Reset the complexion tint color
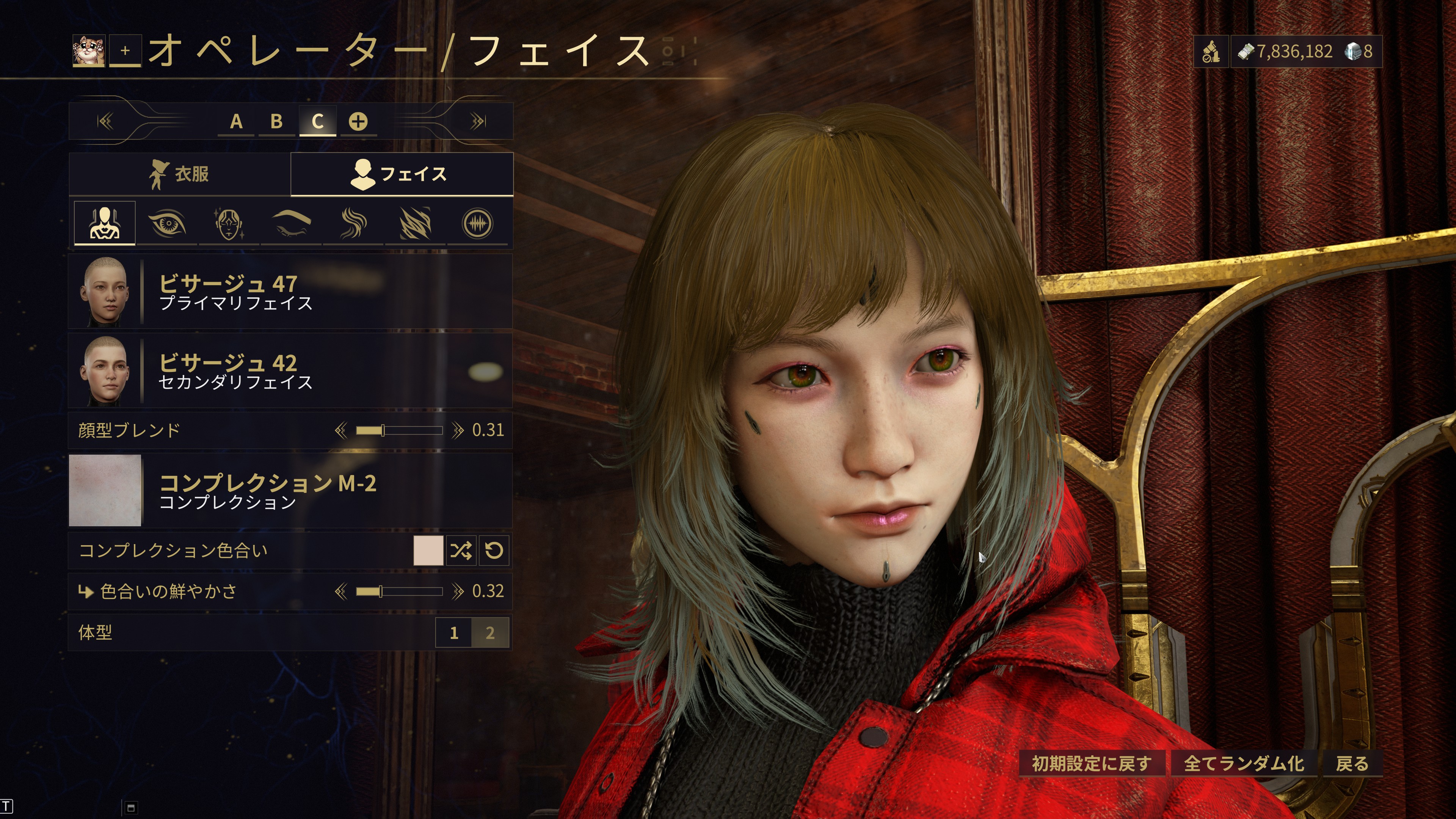 point(494,551)
